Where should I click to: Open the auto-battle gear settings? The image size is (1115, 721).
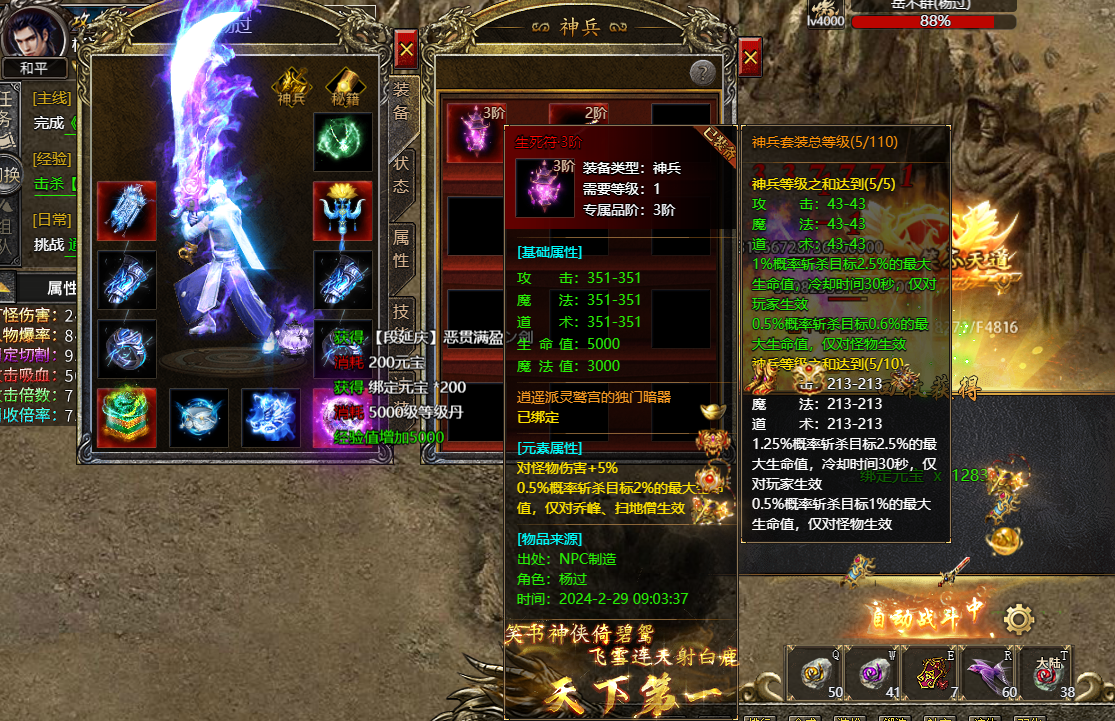(x=1018, y=619)
